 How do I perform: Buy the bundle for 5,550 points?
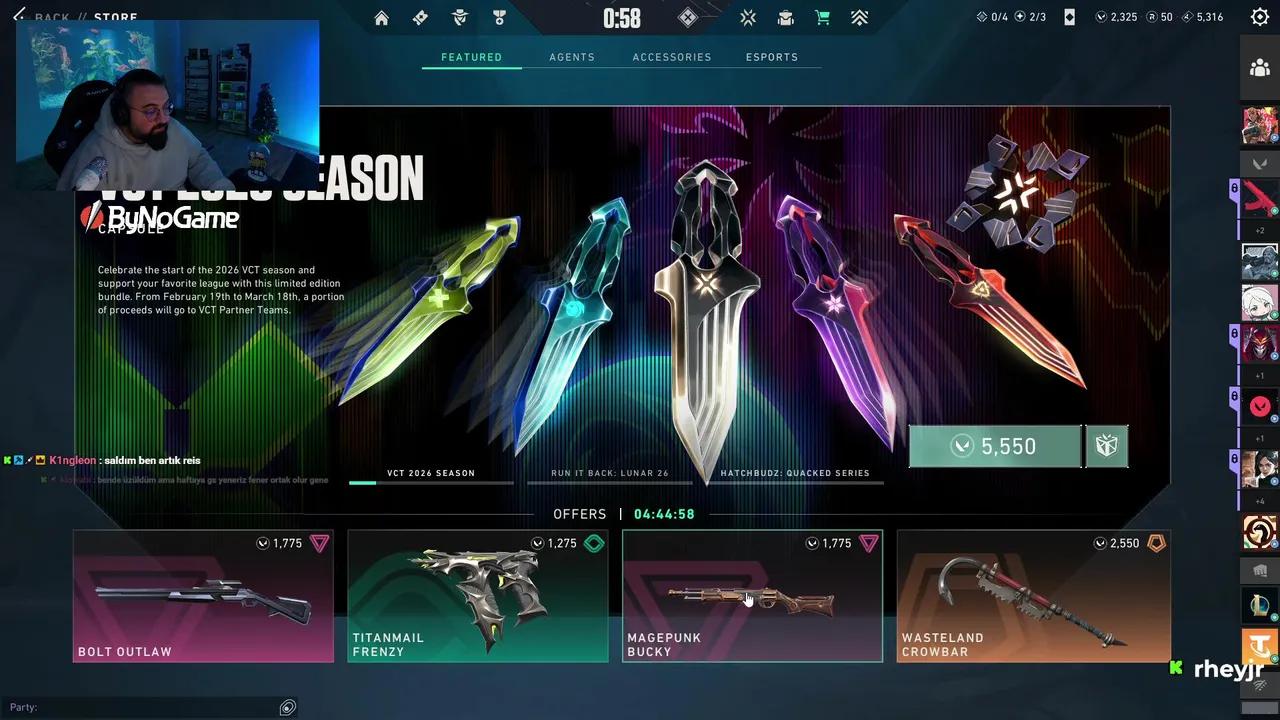coord(995,446)
